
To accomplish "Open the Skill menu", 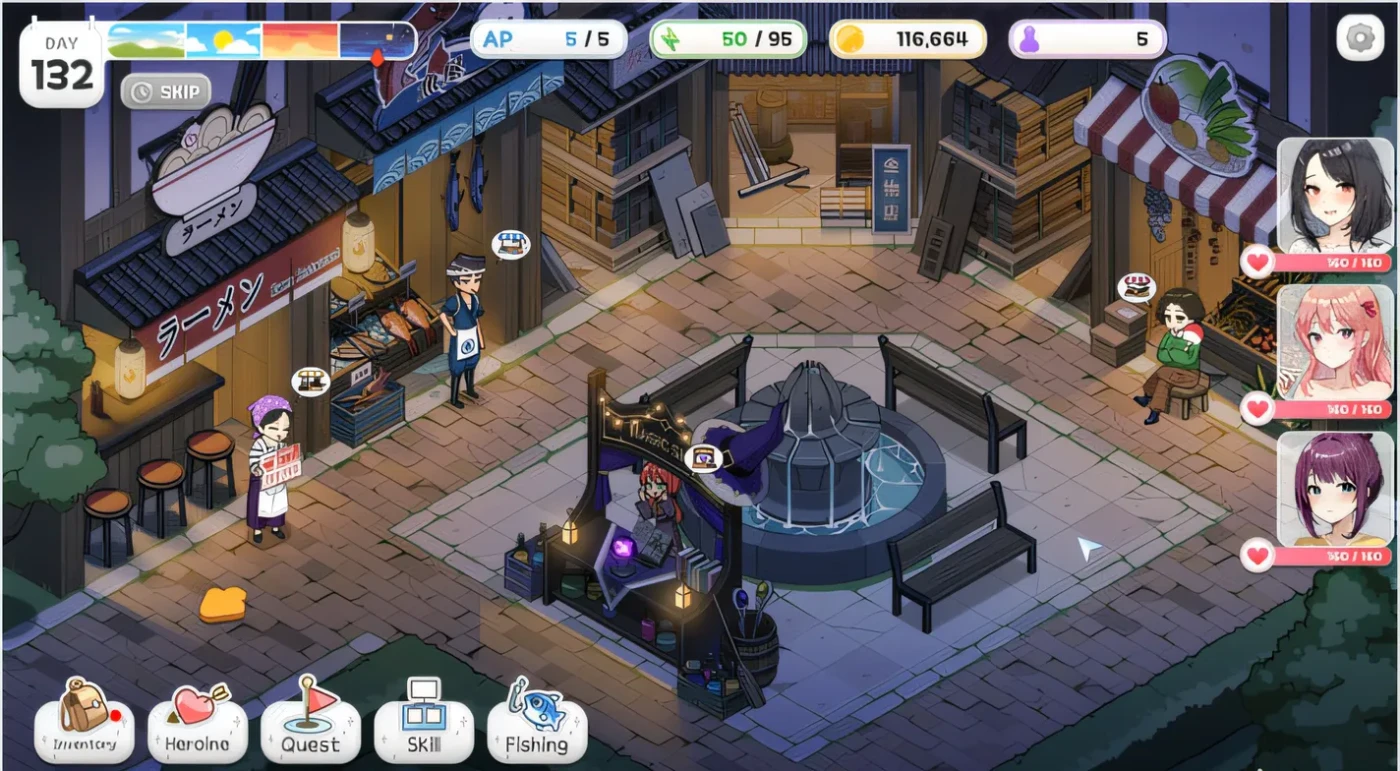I will 423,719.
